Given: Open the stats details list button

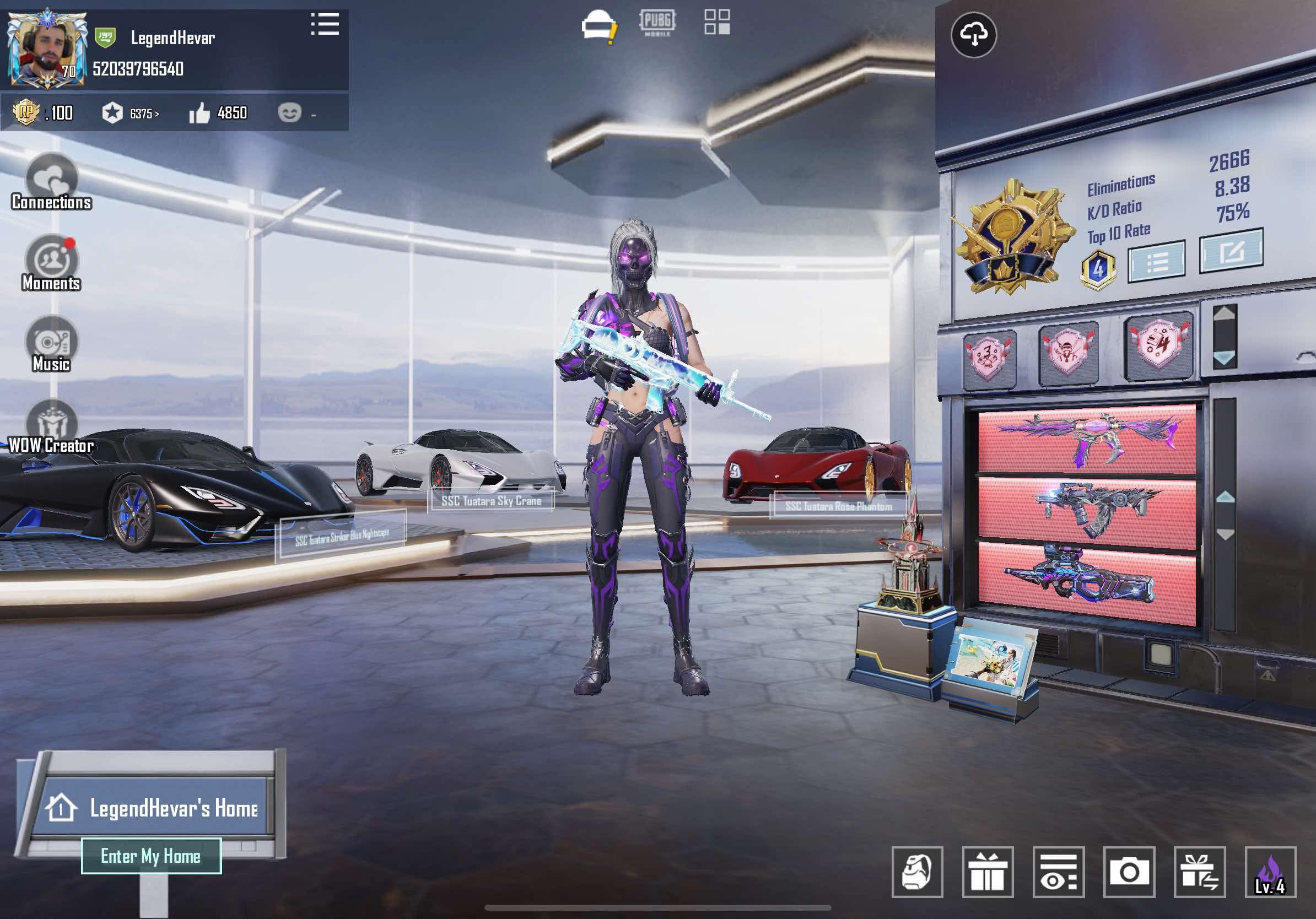Looking at the screenshot, I should pyautogui.click(x=1156, y=262).
